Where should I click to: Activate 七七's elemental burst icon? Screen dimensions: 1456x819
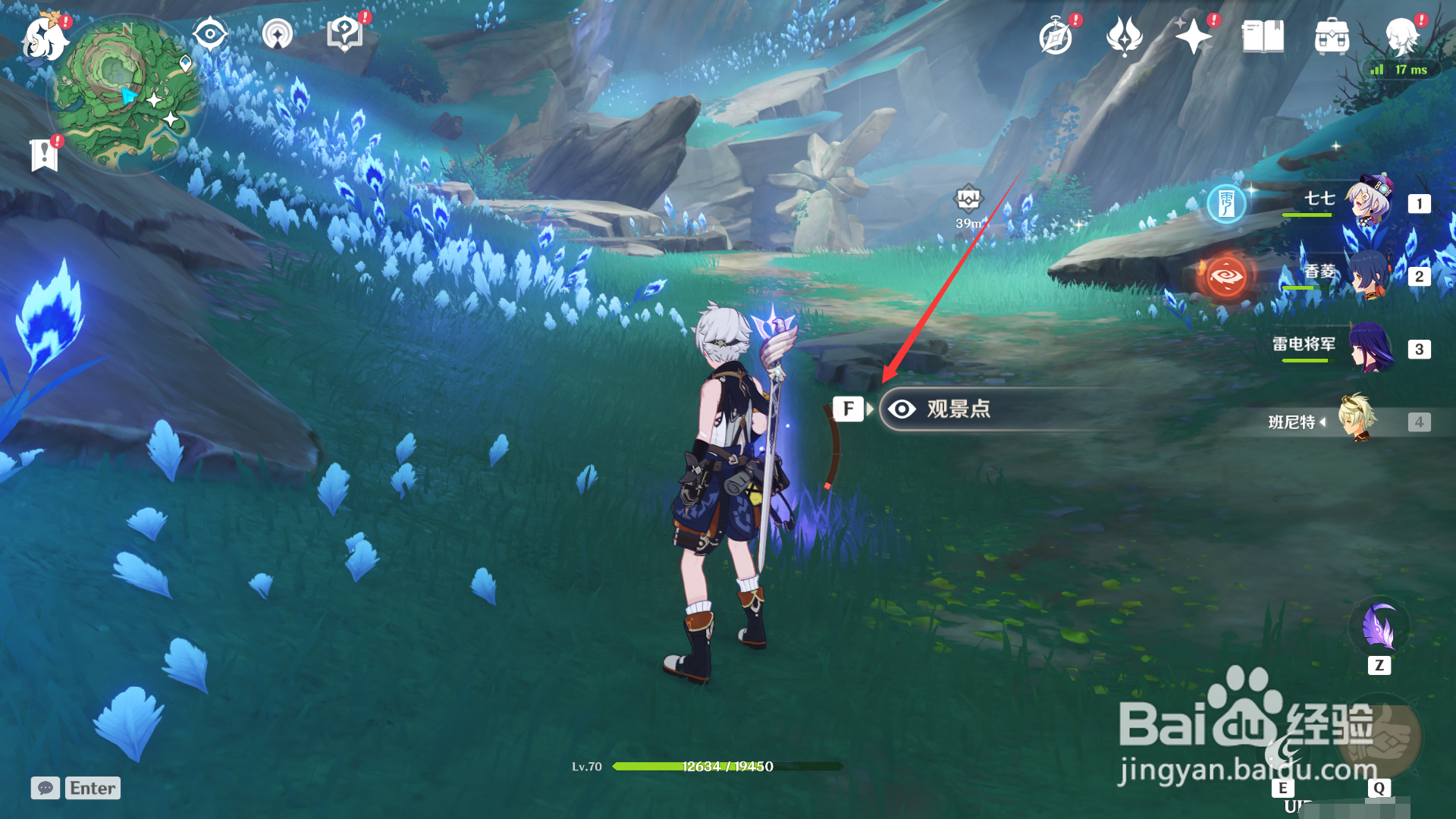coord(1226,203)
